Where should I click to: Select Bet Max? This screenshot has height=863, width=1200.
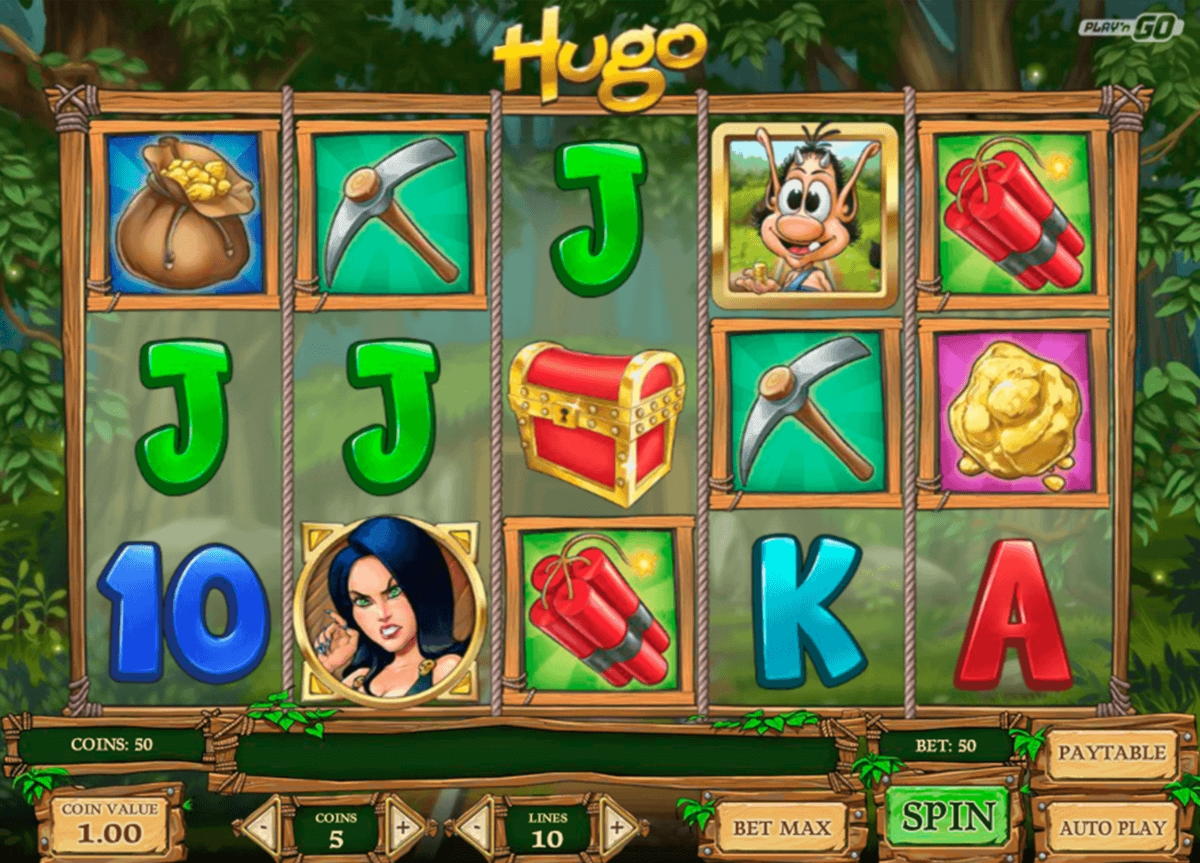781,828
